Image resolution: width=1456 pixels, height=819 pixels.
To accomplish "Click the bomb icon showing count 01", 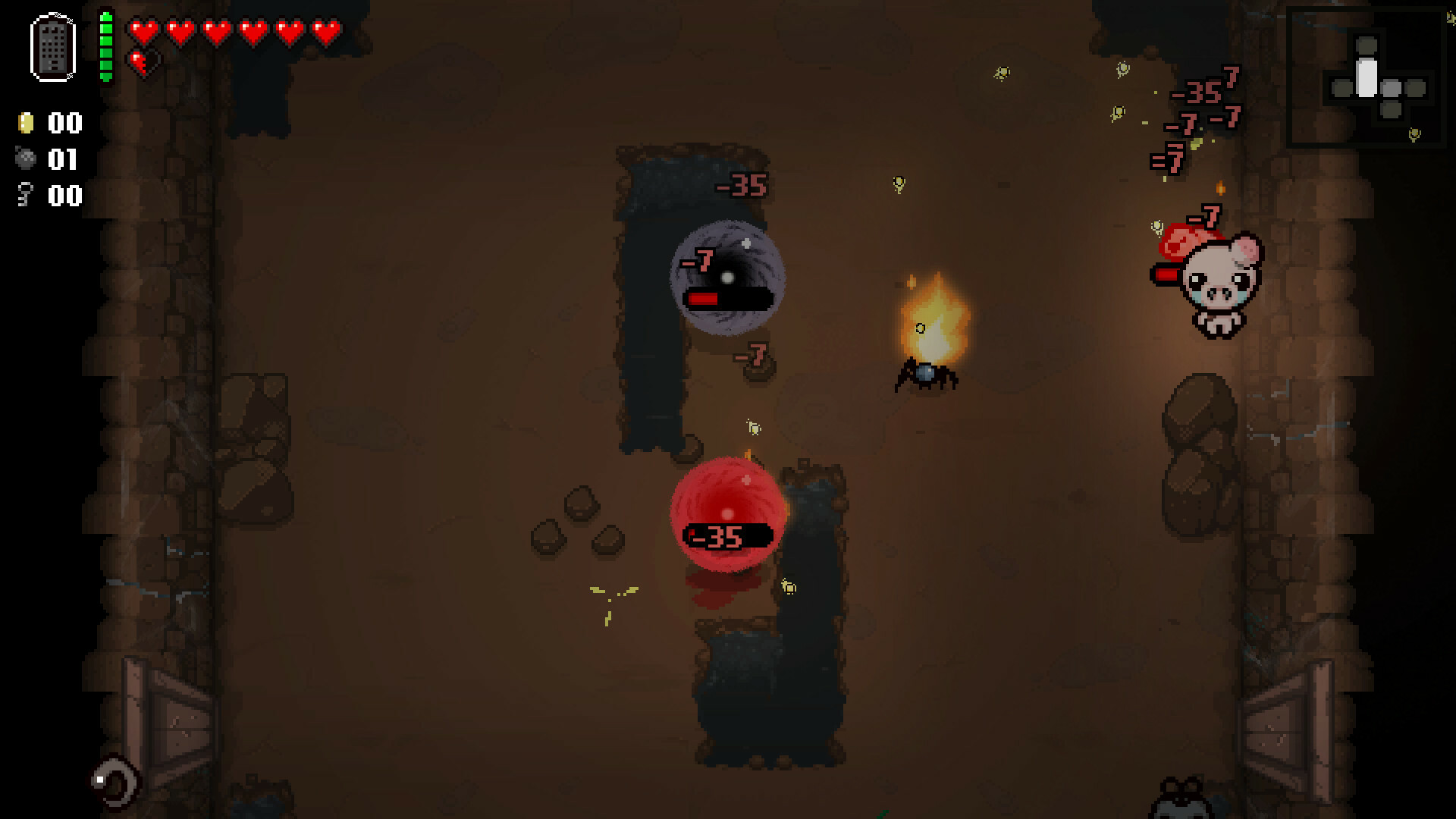I will click(27, 159).
